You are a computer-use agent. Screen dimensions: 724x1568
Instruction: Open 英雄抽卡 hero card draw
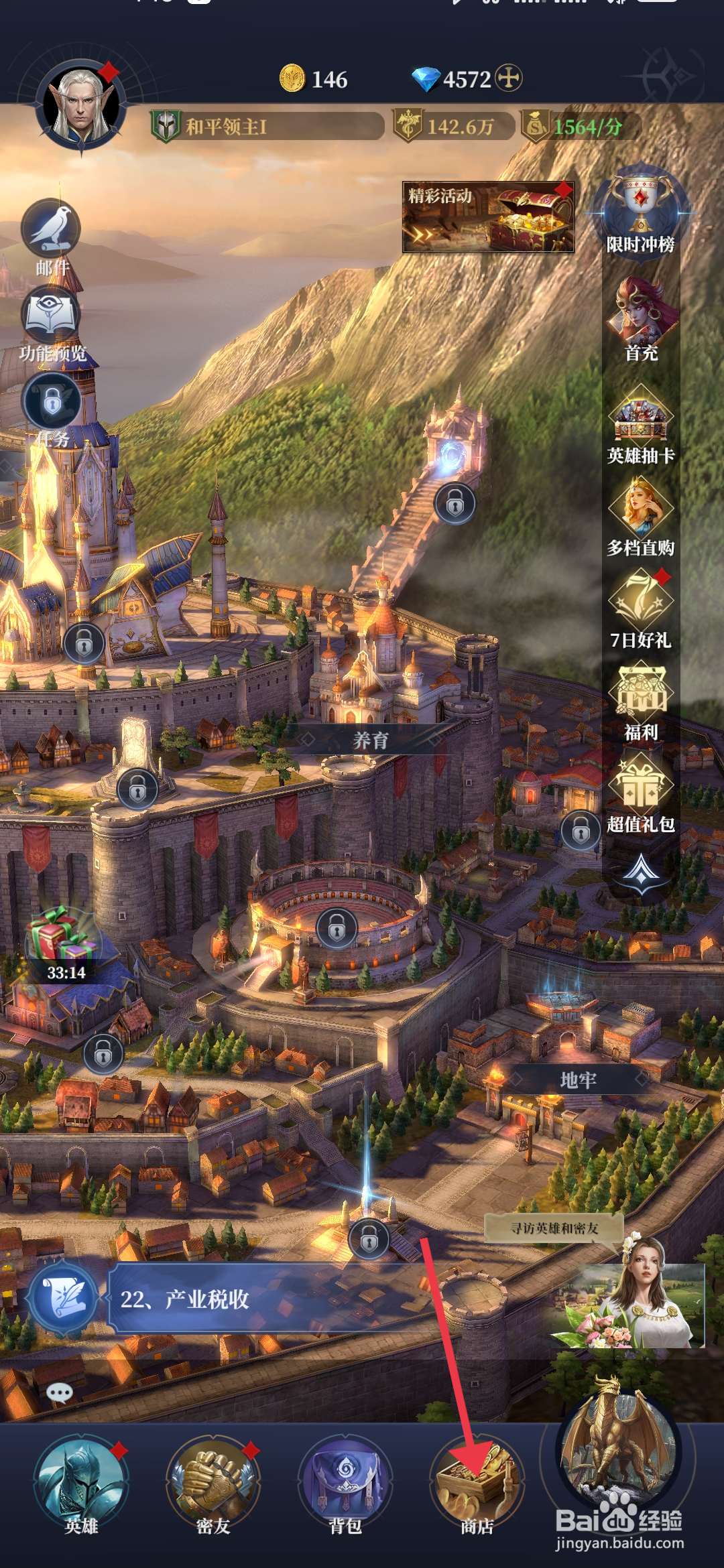641,423
